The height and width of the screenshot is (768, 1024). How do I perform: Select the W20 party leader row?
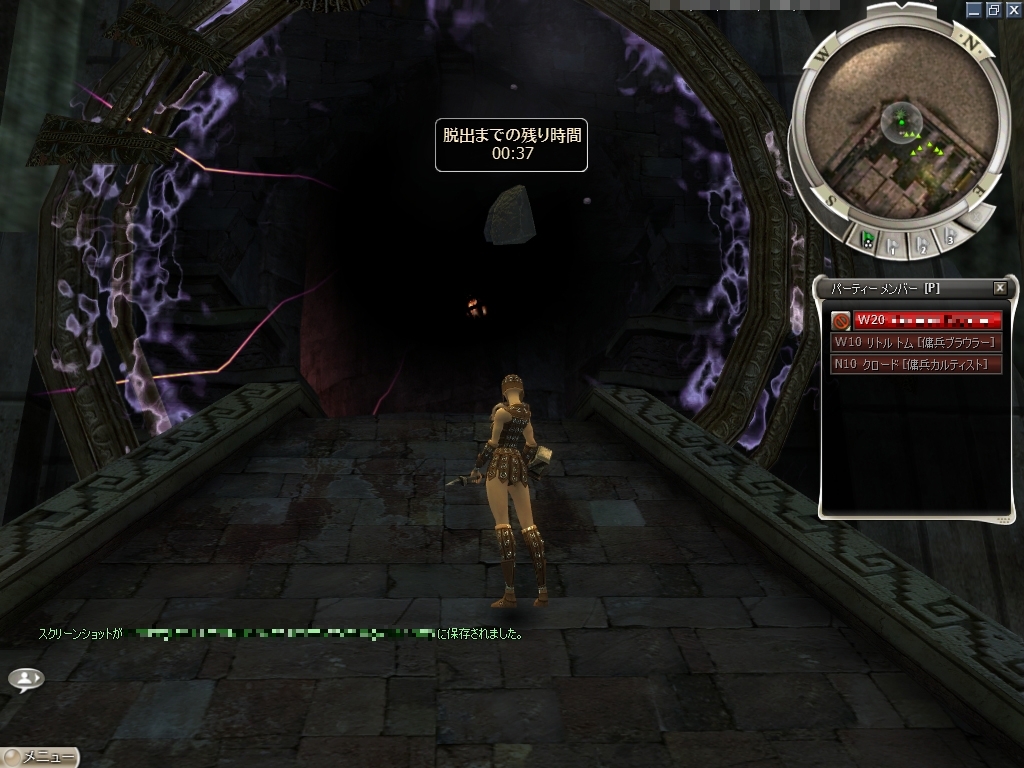pyautogui.click(x=927, y=320)
